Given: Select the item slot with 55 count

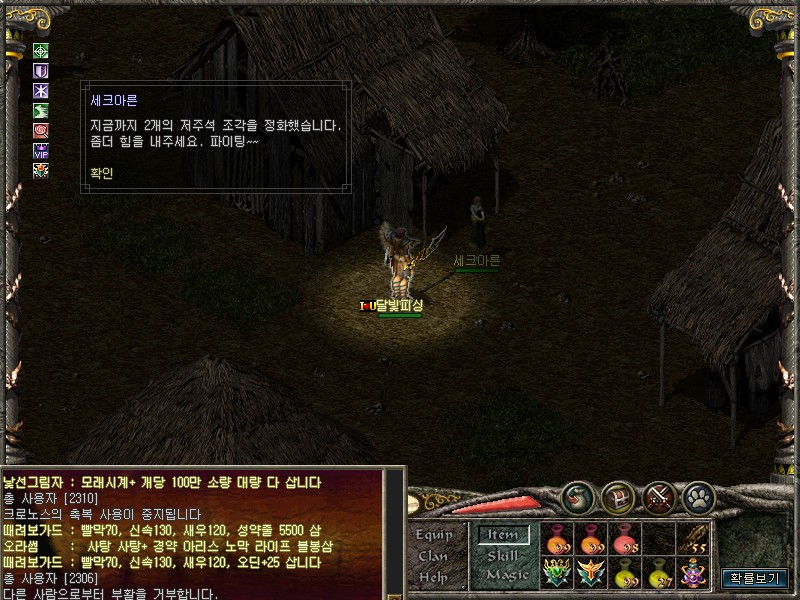Looking at the screenshot, I should click(x=693, y=539).
